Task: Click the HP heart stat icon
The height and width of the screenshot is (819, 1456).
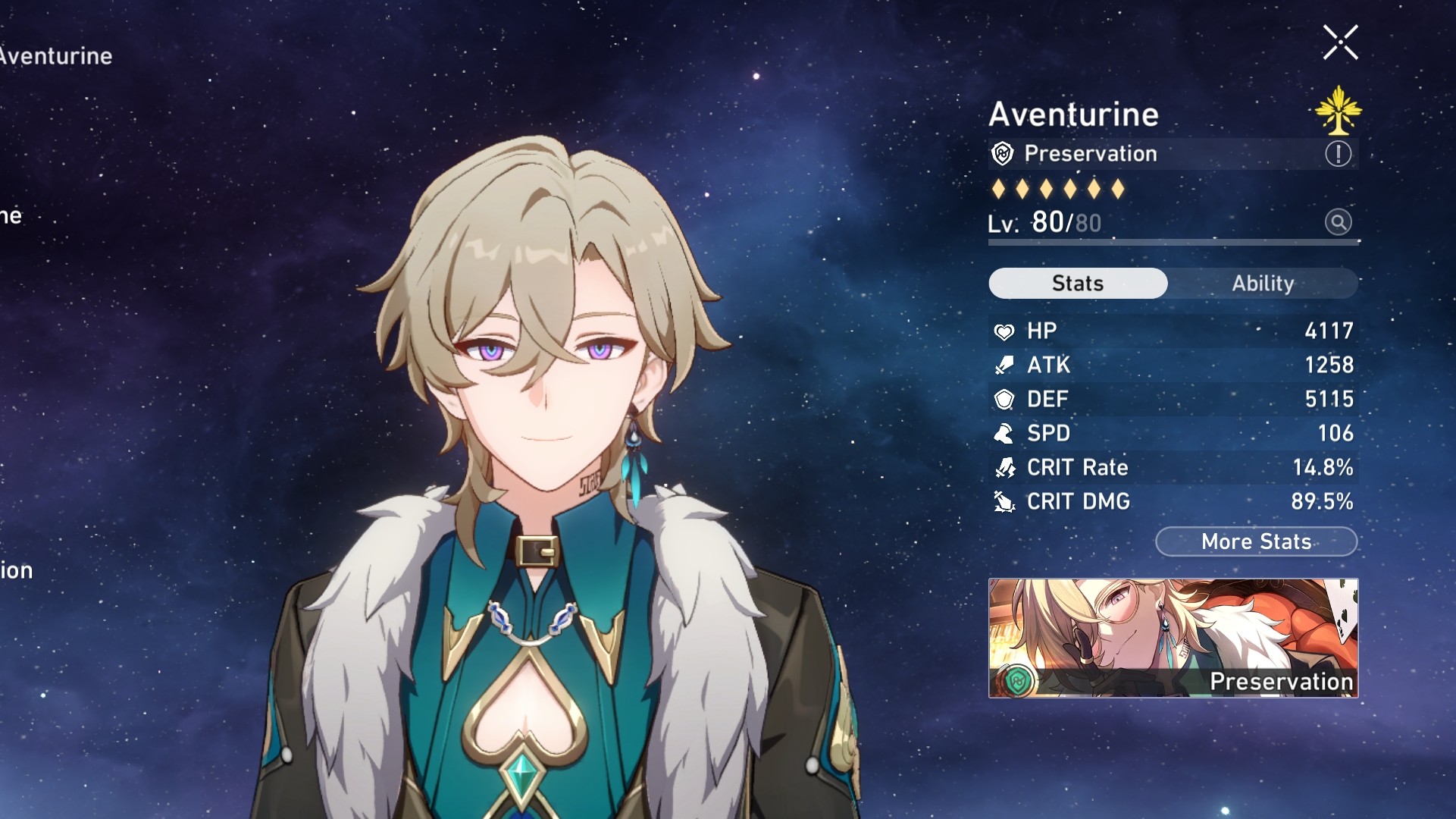Action: pyautogui.click(x=1004, y=331)
